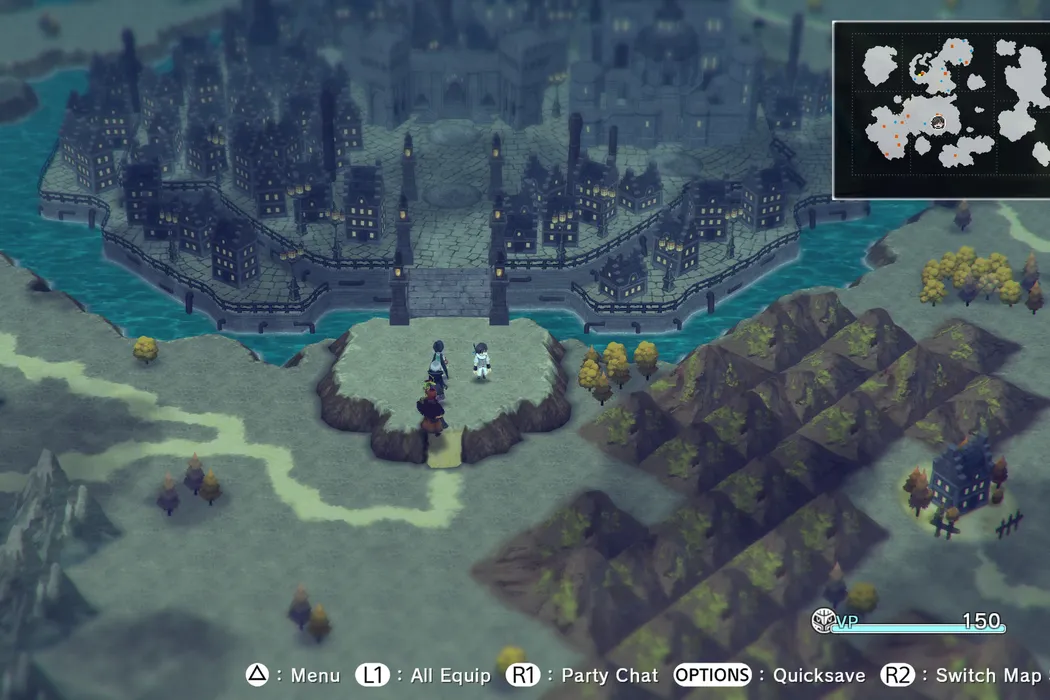Open the world minimap
The height and width of the screenshot is (700, 1050).
(x=940, y=109)
